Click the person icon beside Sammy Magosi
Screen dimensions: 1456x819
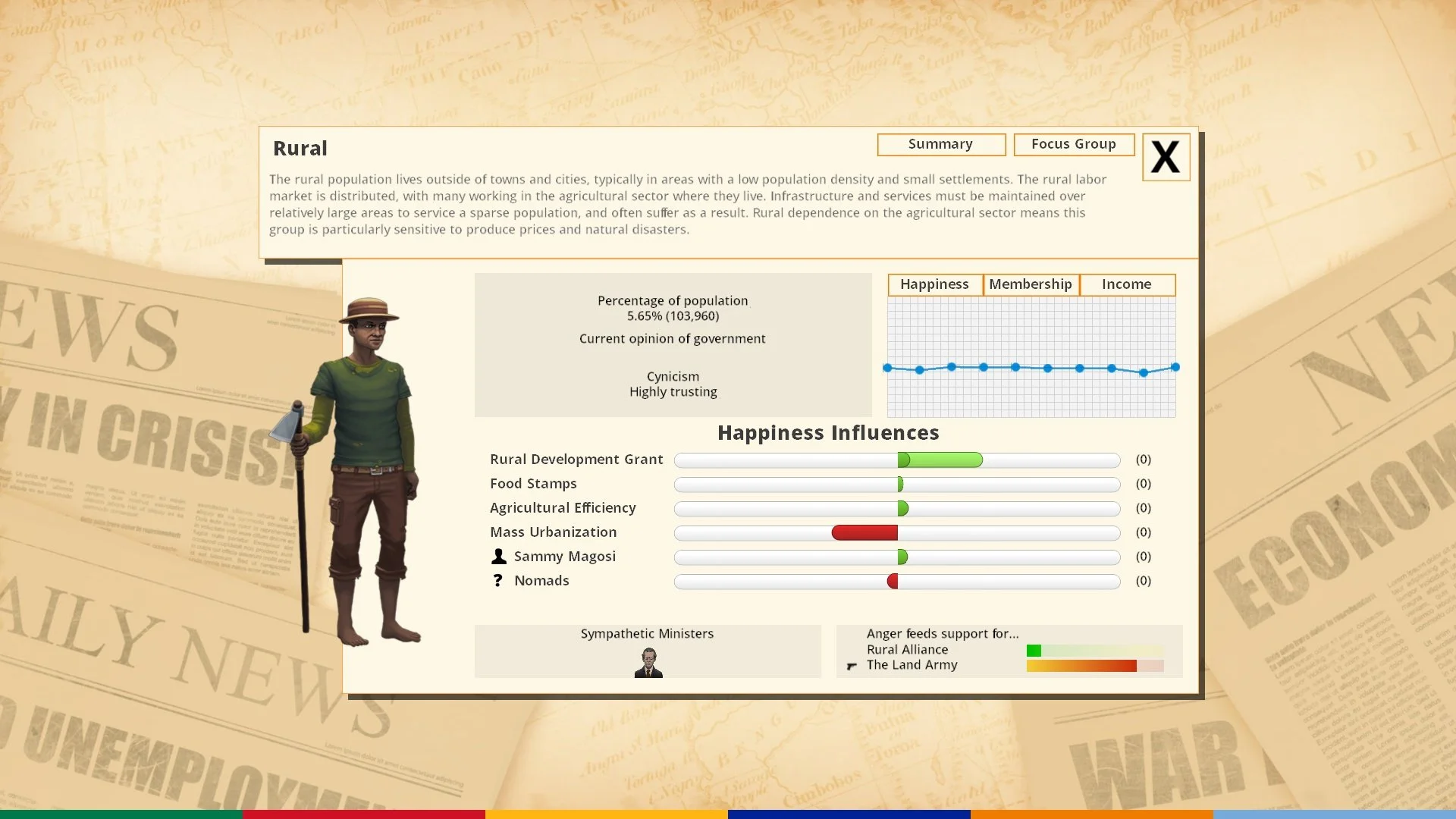click(x=500, y=556)
